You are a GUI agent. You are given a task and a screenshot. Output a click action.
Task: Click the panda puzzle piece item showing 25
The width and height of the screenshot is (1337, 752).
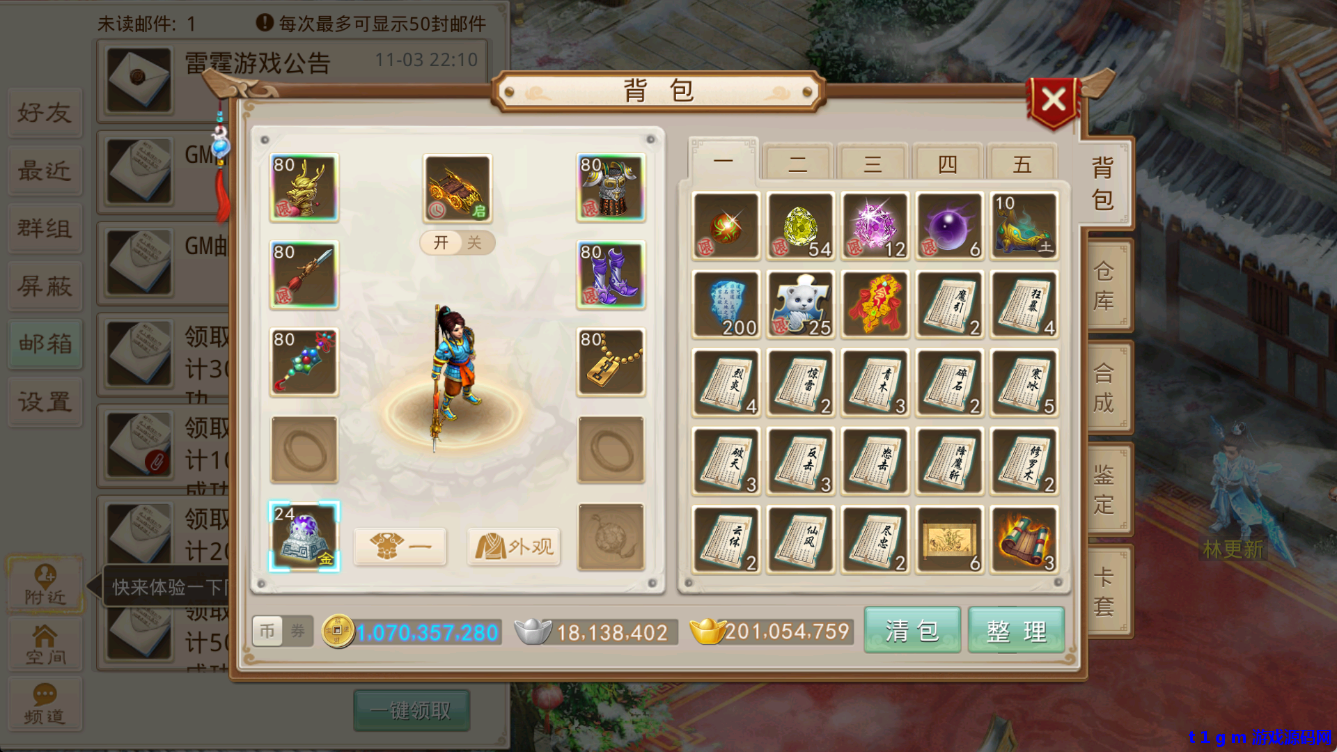click(x=800, y=303)
